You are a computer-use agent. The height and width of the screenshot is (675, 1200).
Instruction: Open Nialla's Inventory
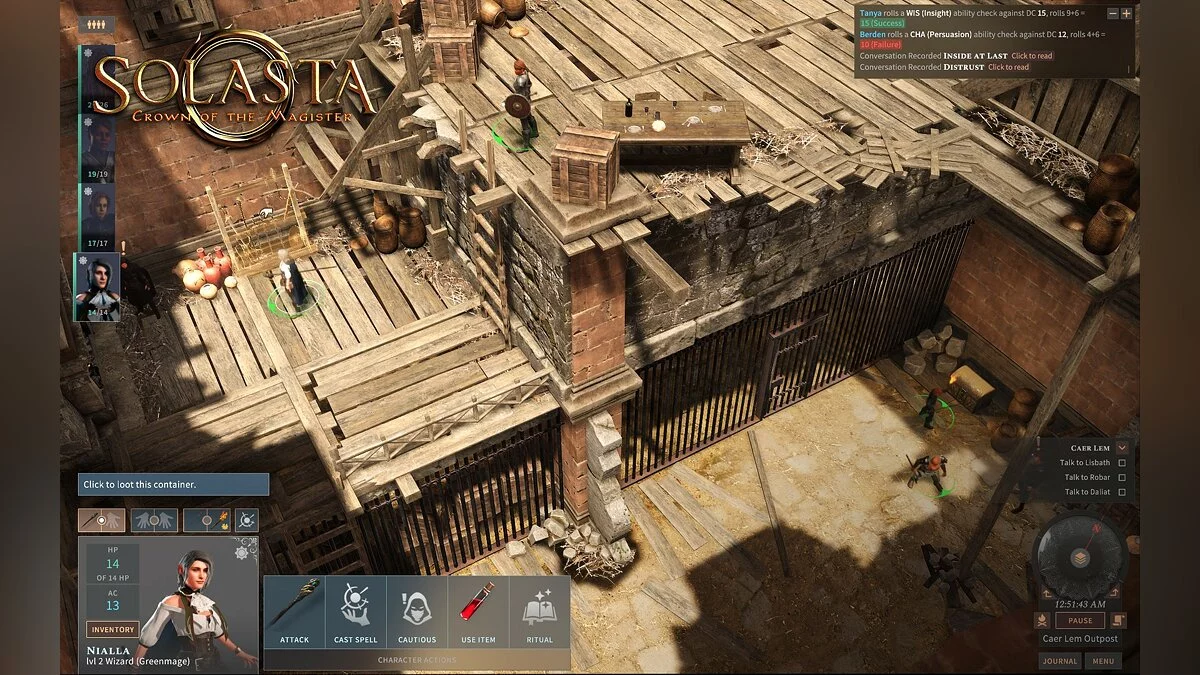click(x=112, y=629)
